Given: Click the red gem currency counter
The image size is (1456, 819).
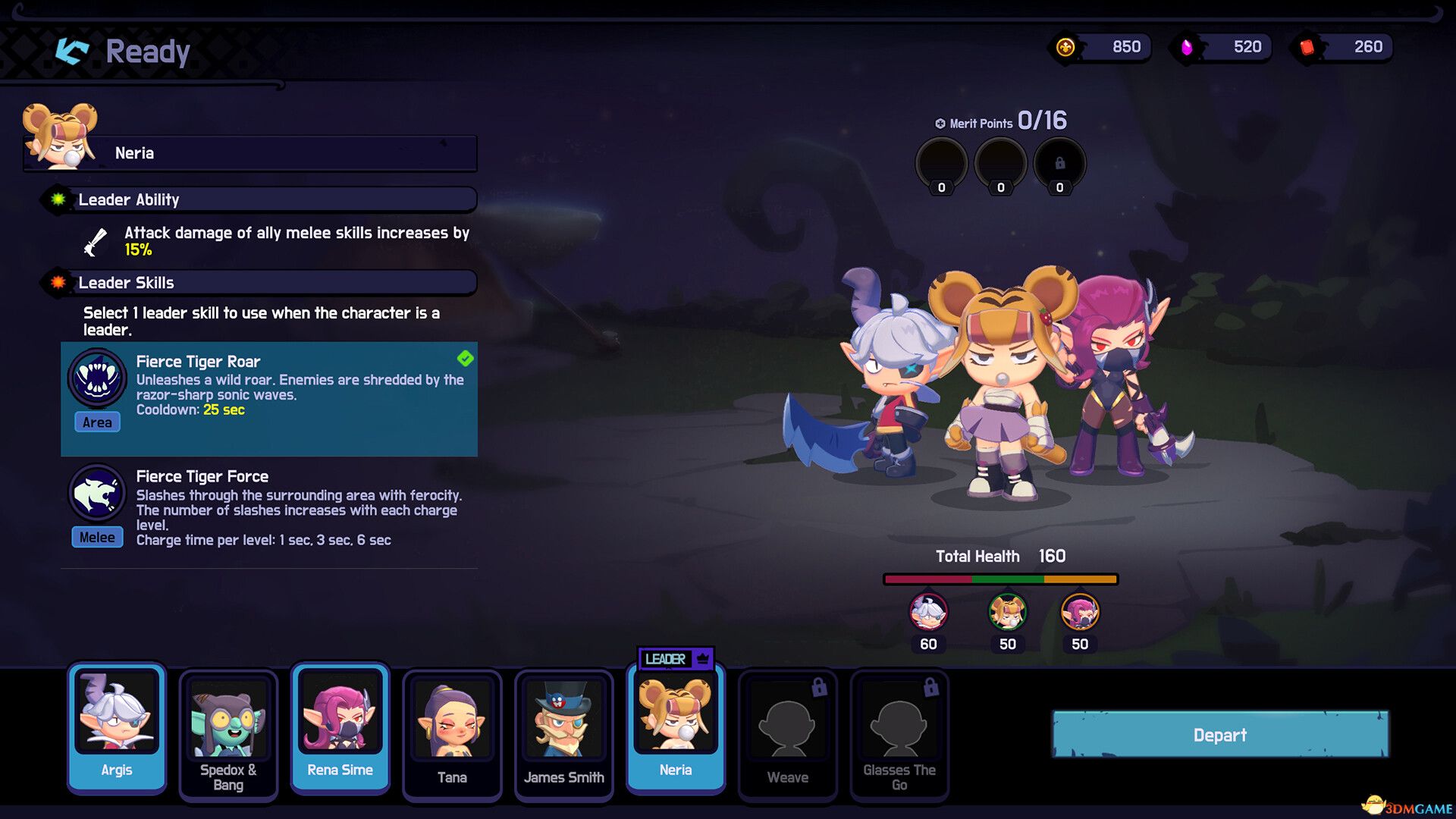Looking at the screenshot, I should click(1343, 47).
